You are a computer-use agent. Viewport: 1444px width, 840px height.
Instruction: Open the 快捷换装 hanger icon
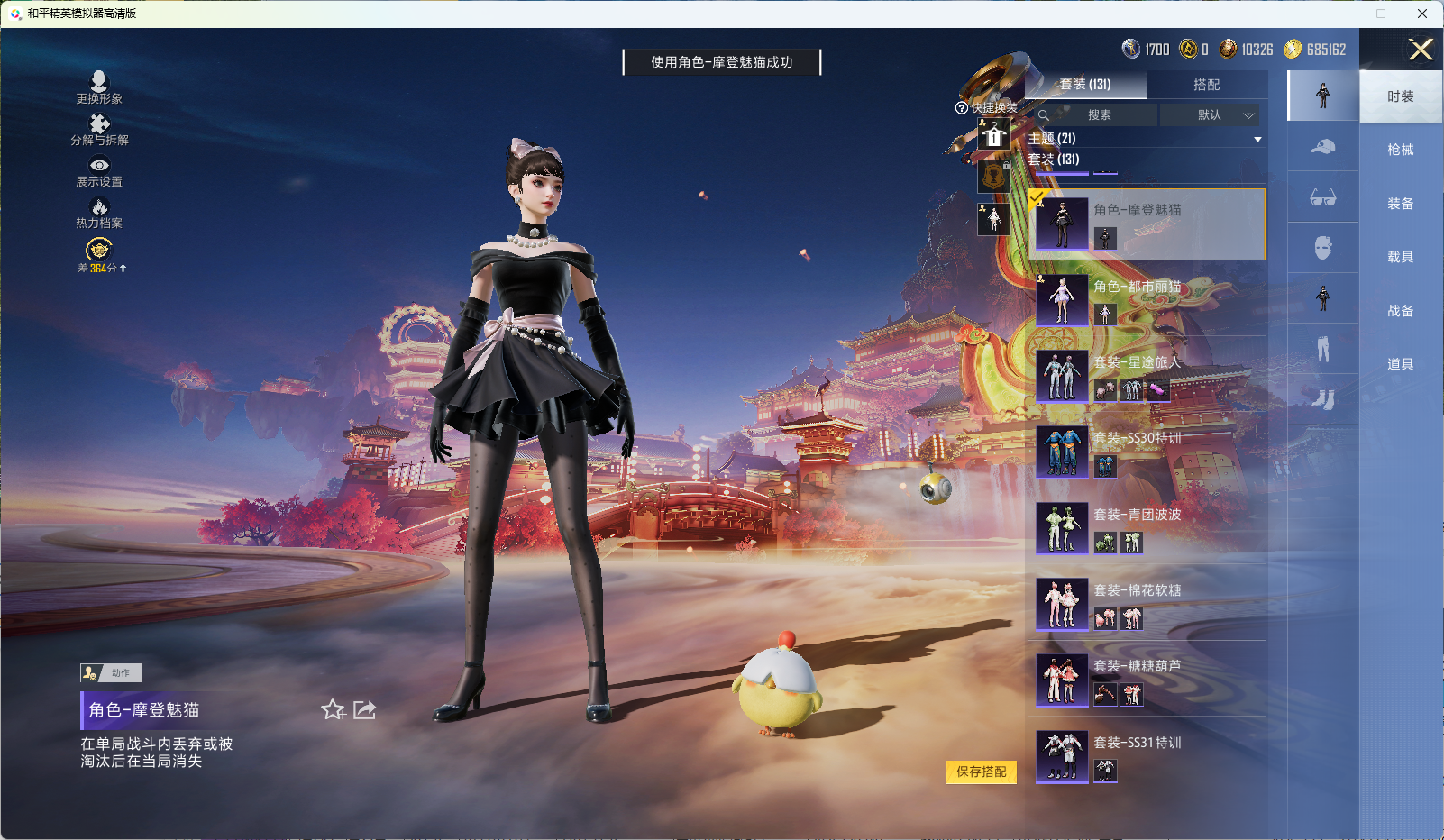tap(994, 134)
